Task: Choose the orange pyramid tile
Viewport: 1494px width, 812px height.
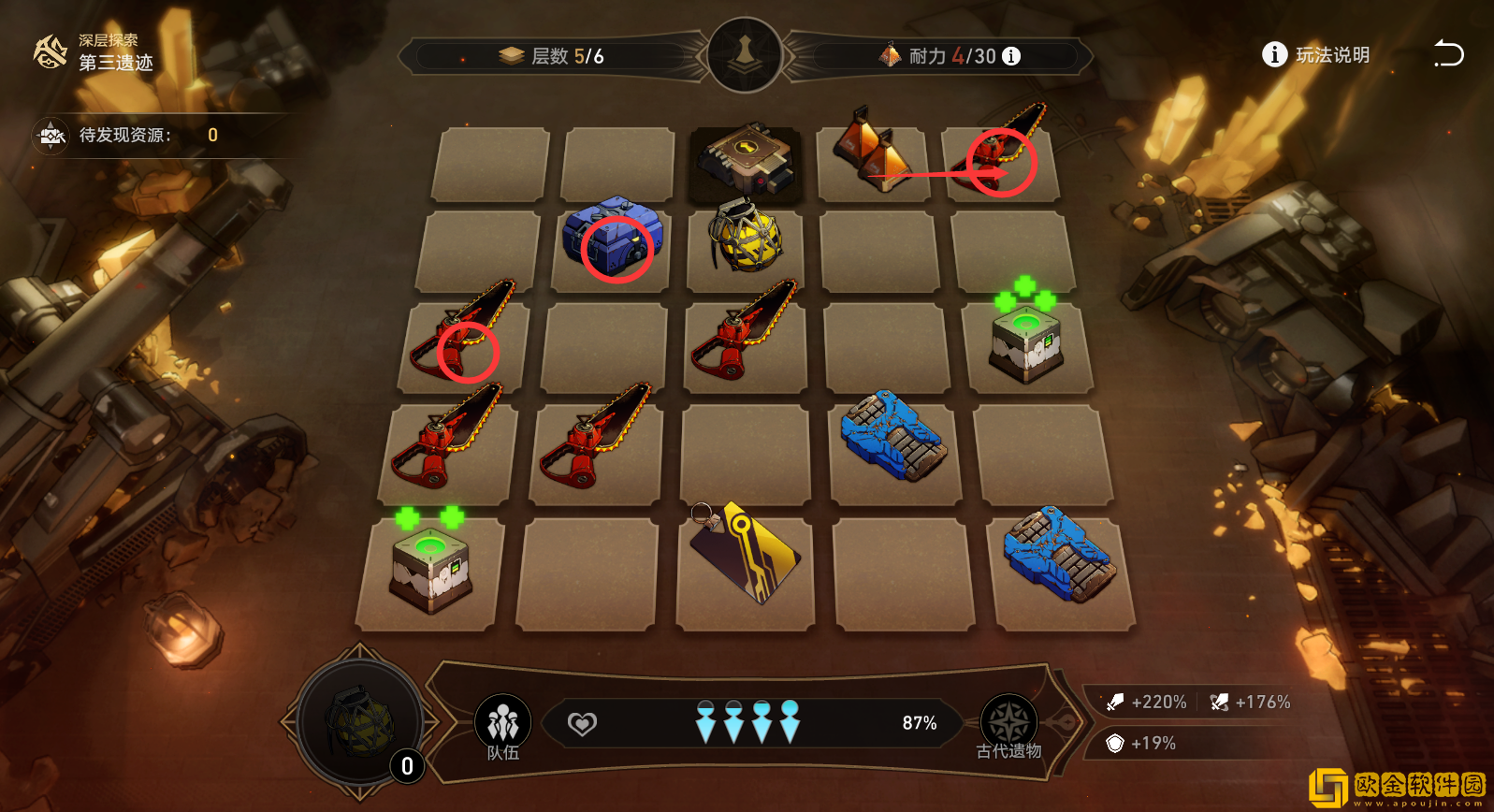Action: click(x=874, y=150)
